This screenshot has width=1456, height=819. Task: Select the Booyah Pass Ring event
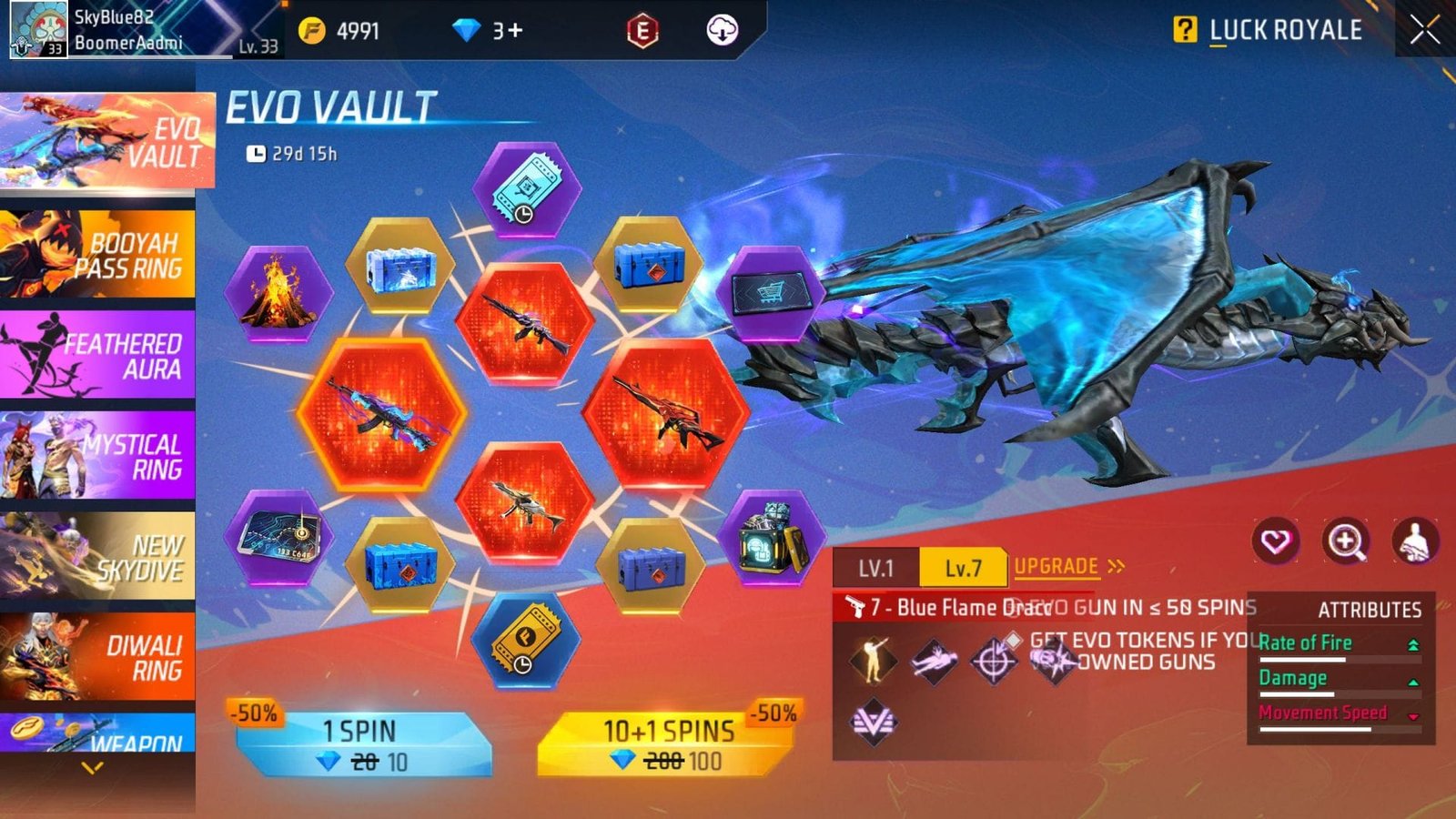pyautogui.click(x=97, y=255)
